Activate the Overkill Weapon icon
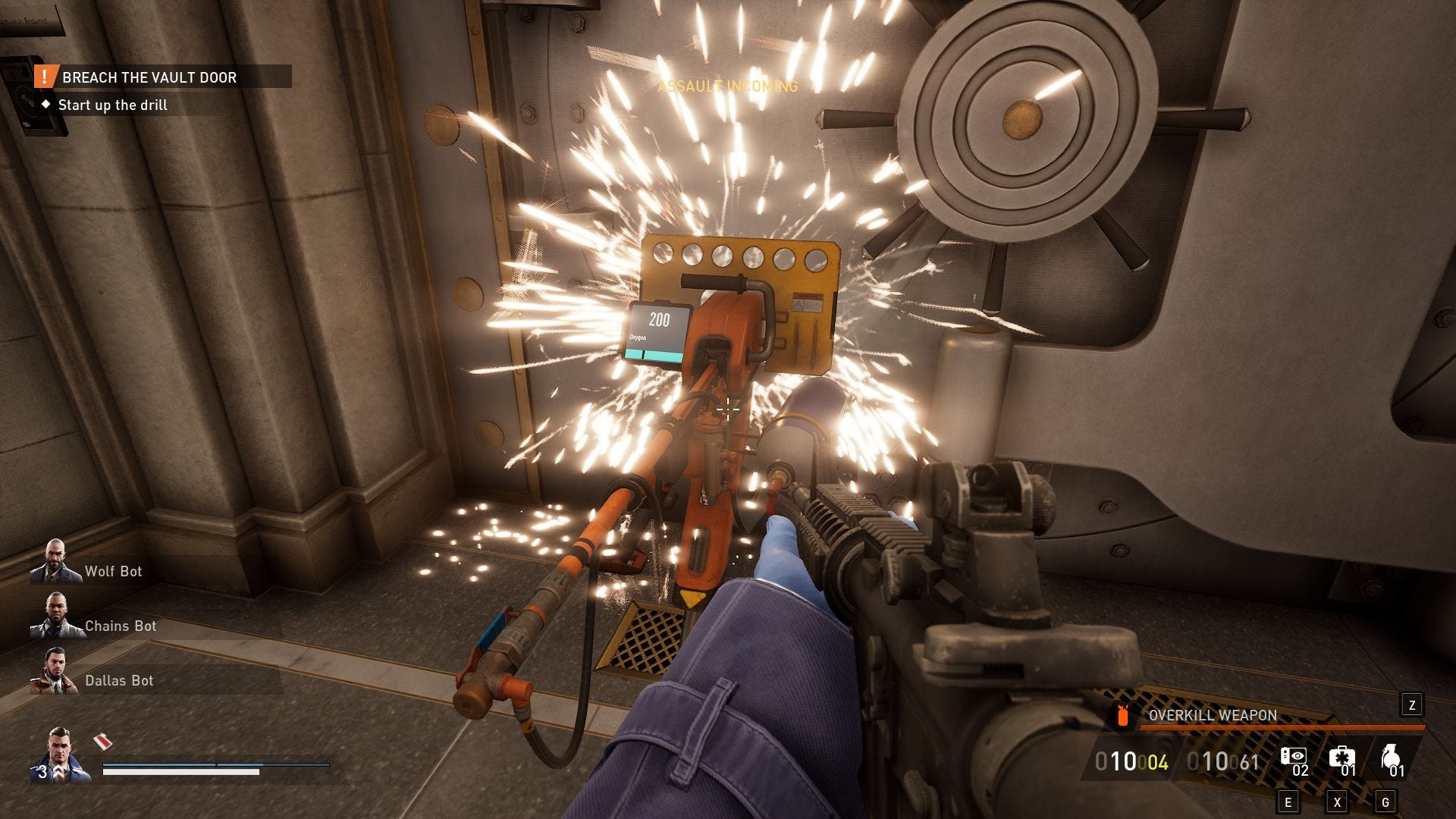This screenshot has height=819, width=1456. (x=1123, y=715)
